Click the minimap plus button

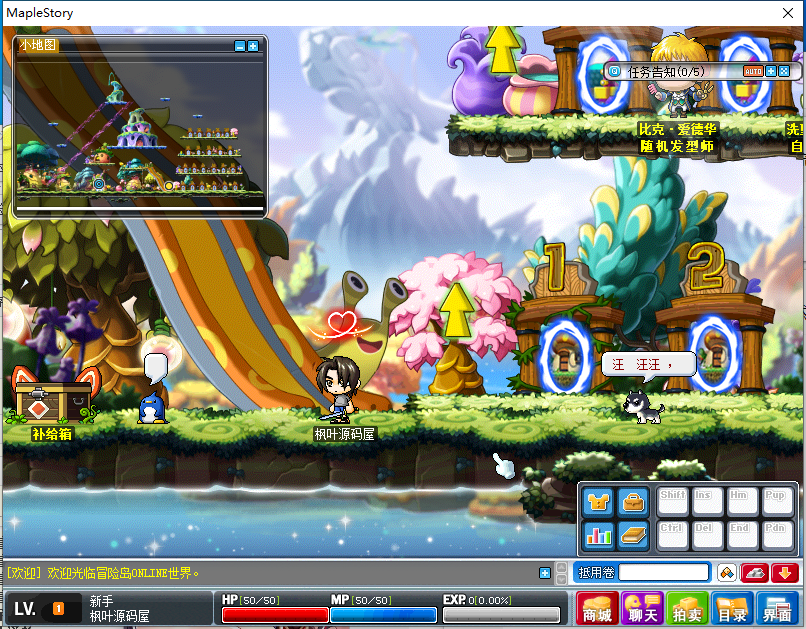click(253, 46)
